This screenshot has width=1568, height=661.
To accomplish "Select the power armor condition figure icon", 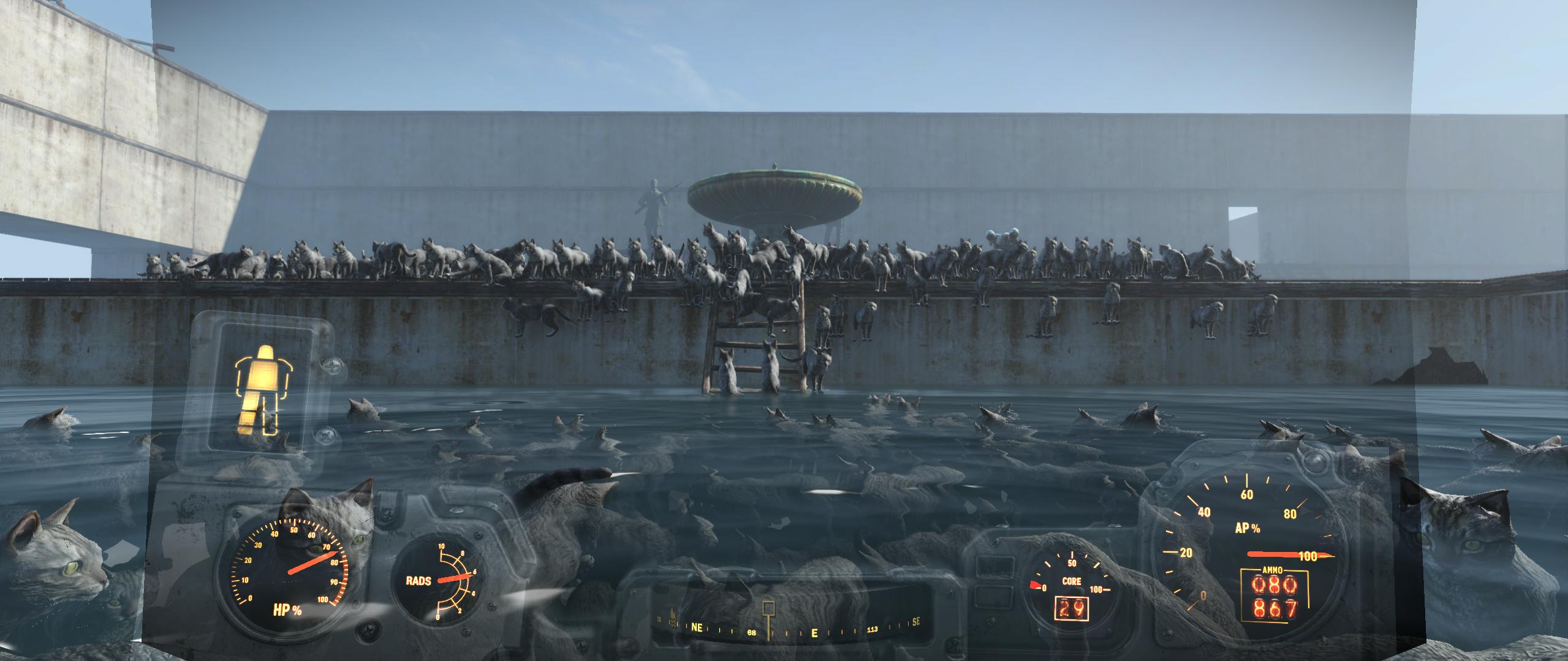I will point(263,390).
